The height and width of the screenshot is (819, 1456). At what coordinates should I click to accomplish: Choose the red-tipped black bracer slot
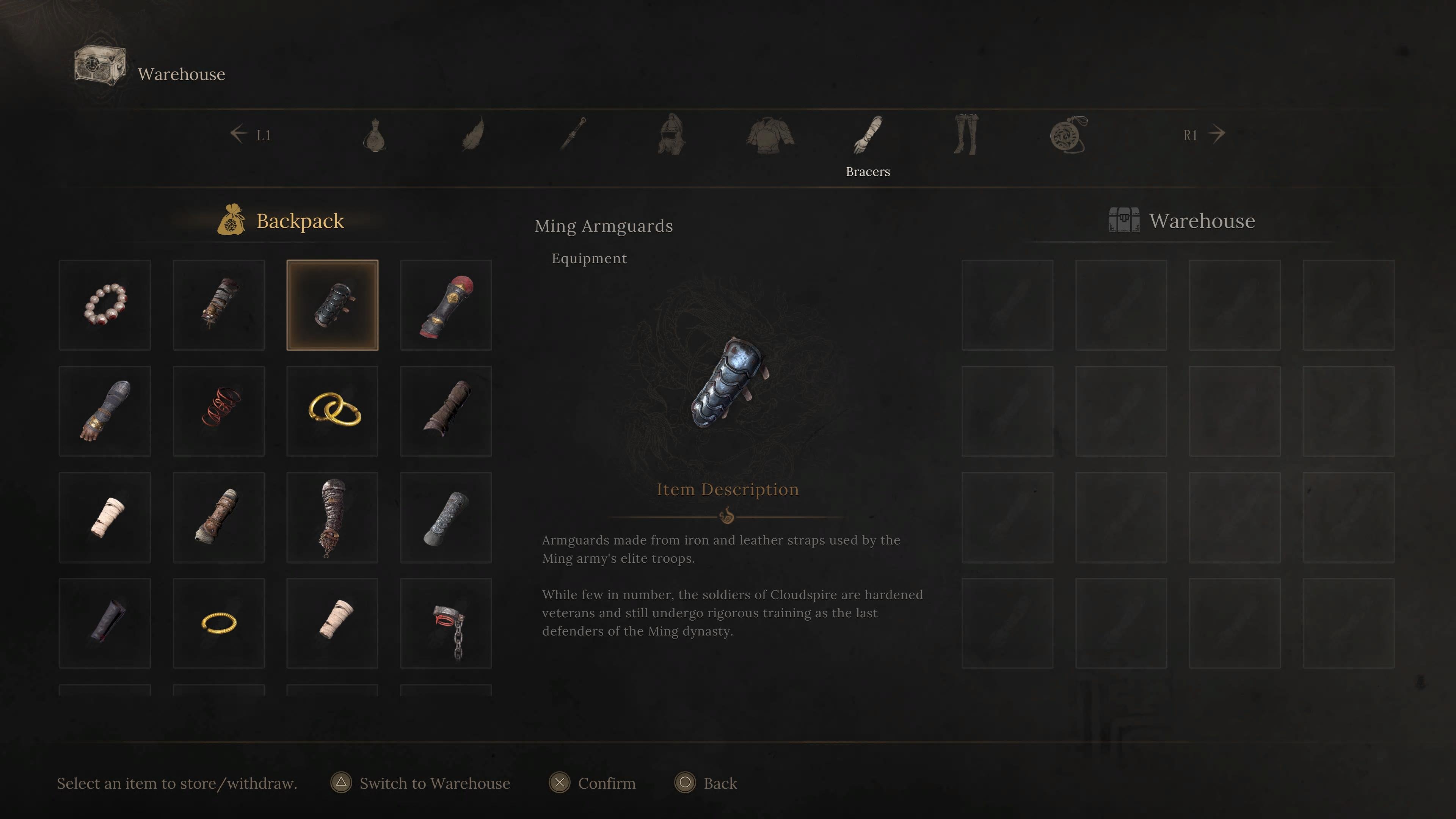[x=446, y=305]
